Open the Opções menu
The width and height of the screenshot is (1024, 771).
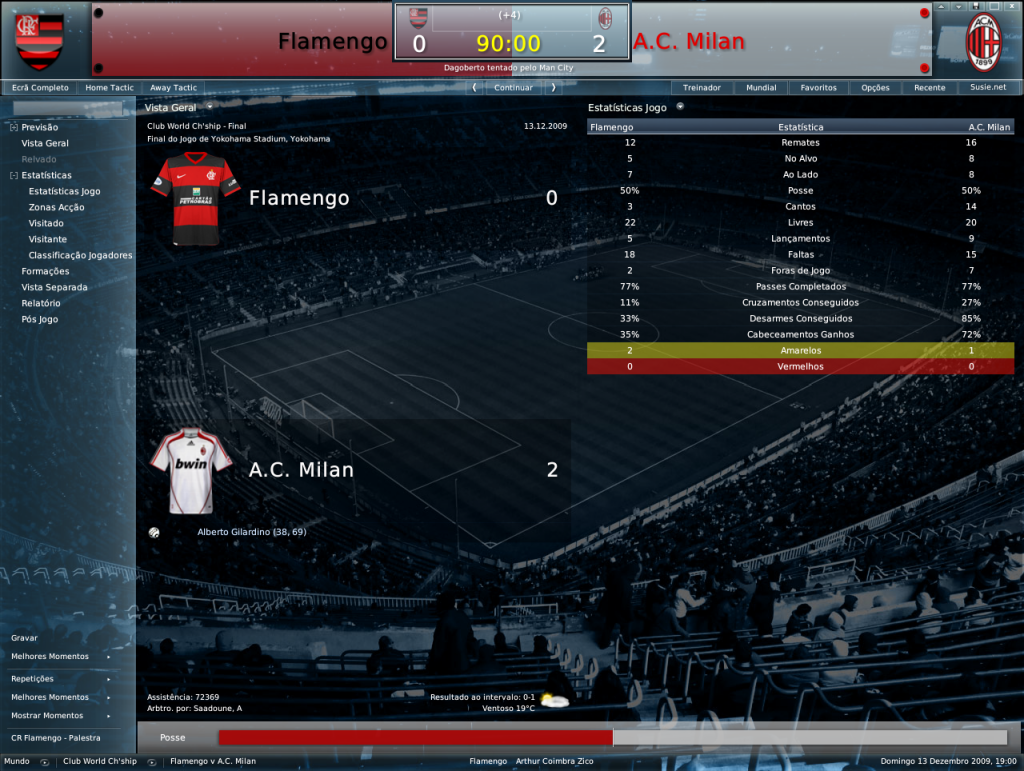[x=875, y=88]
